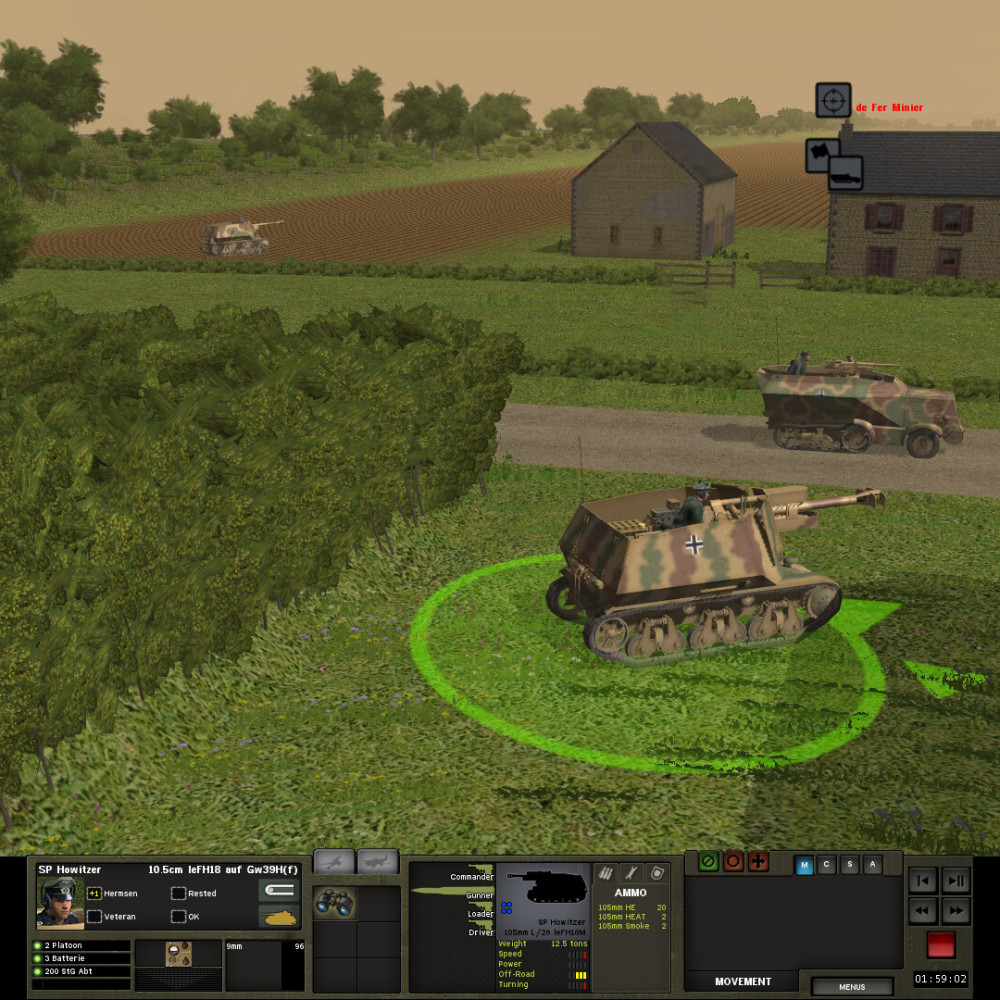
Task: Open the MENUS button
Action: [x=852, y=987]
